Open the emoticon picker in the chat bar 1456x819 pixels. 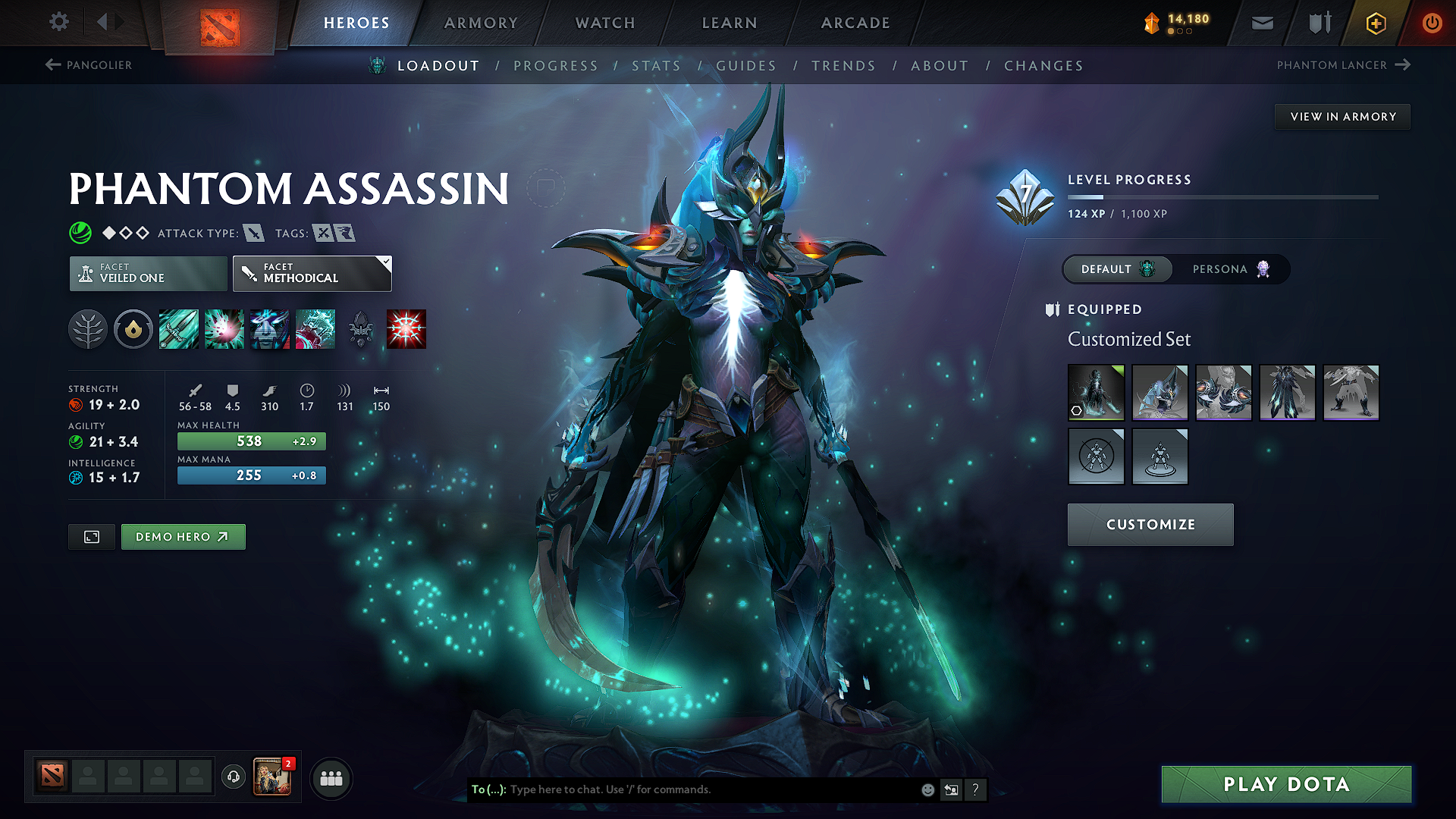(927, 789)
